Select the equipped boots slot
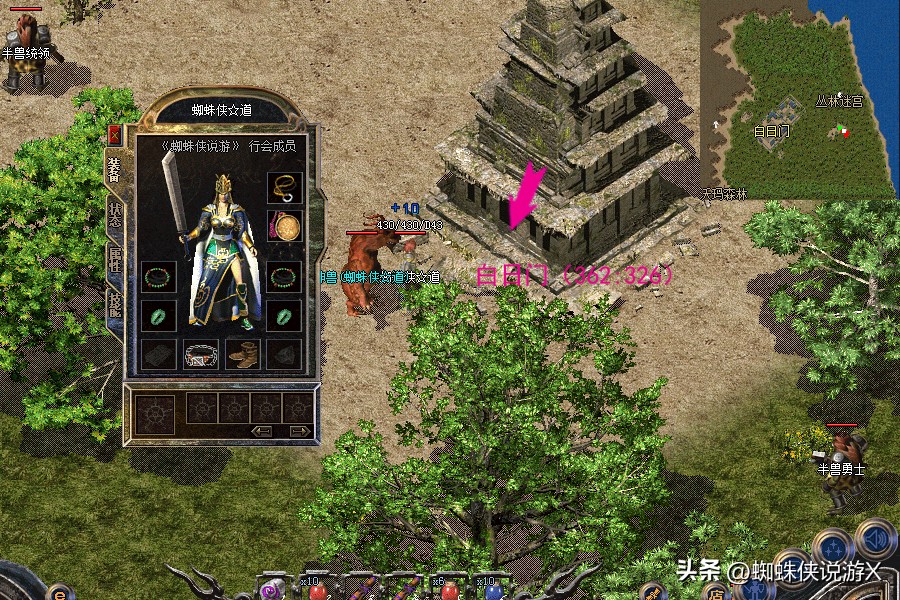Image resolution: width=900 pixels, height=600 pixels. point(242,354)
